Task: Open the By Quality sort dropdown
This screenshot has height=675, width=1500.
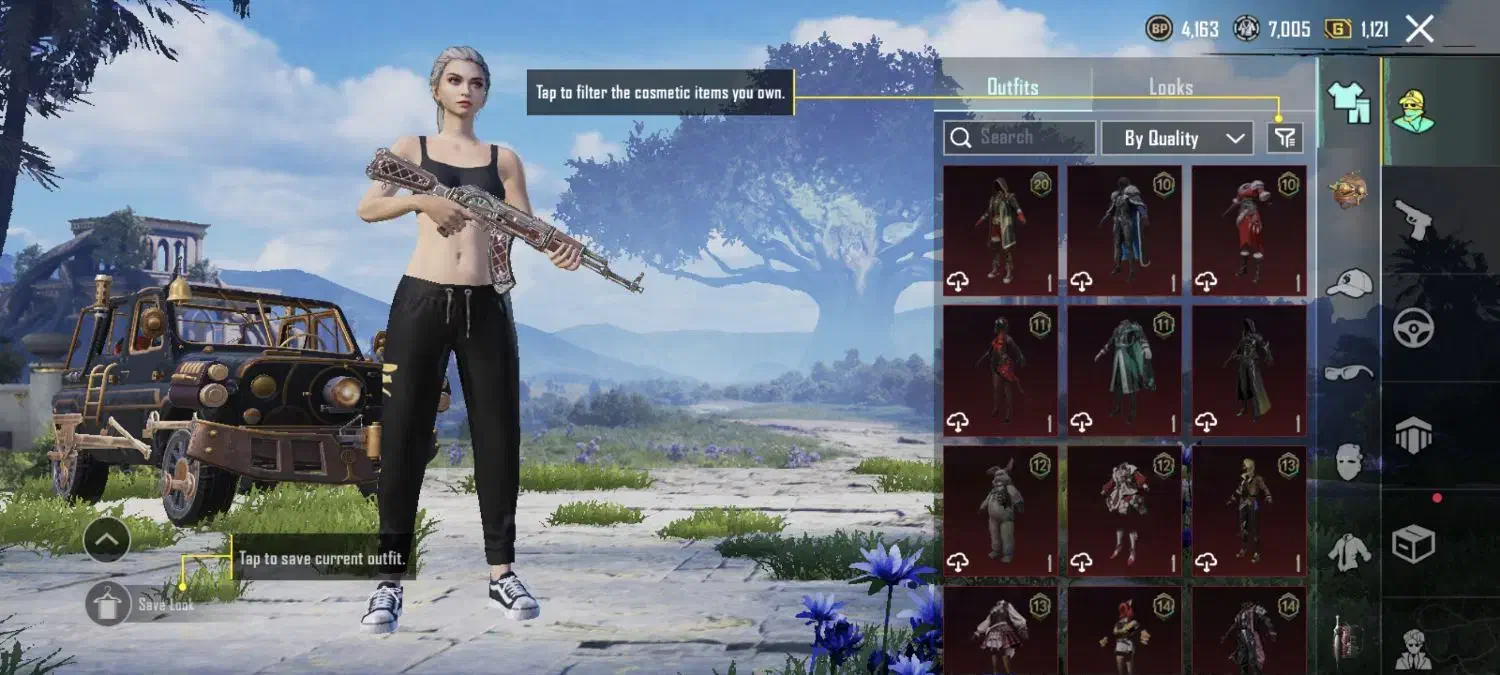Action: (1177, 138)
